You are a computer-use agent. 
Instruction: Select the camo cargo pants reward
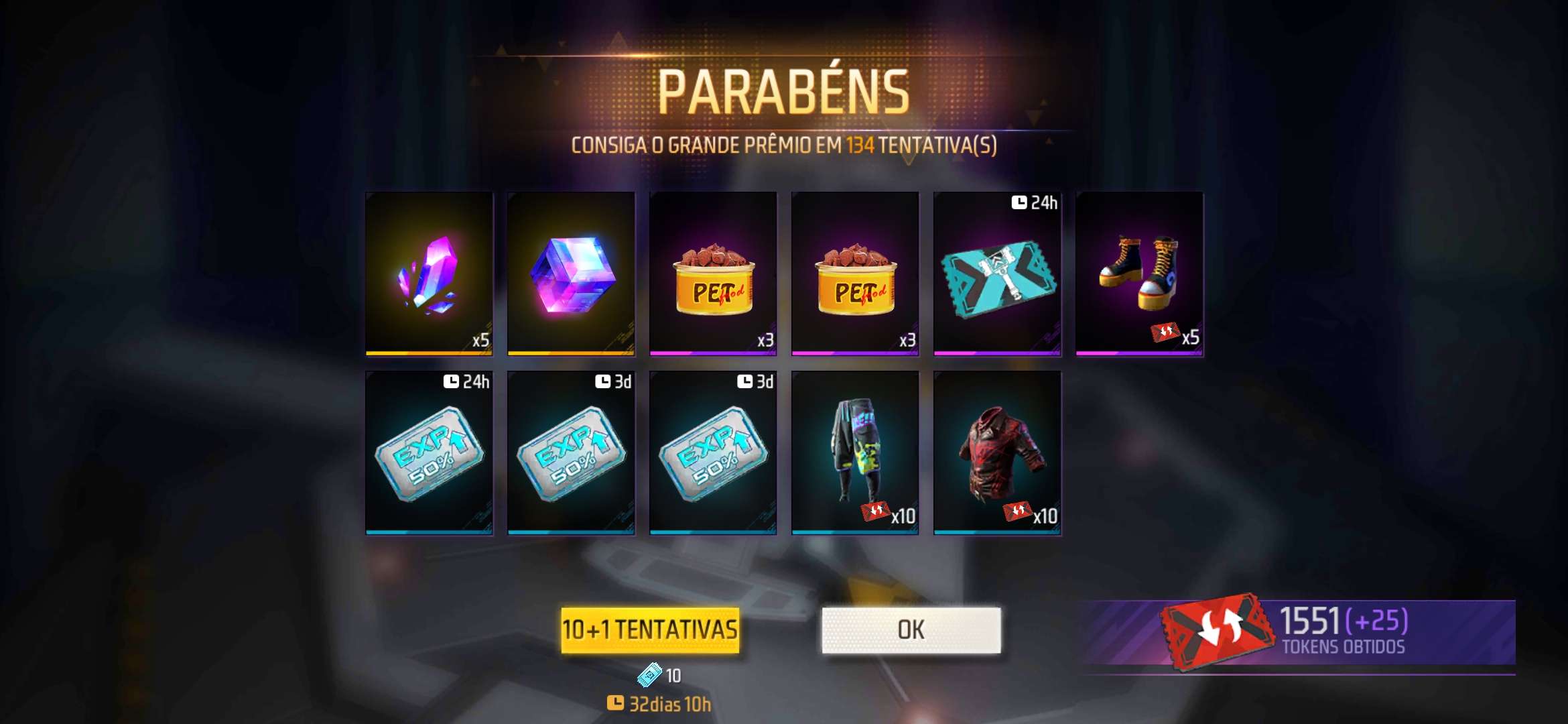tap(855, 452)
